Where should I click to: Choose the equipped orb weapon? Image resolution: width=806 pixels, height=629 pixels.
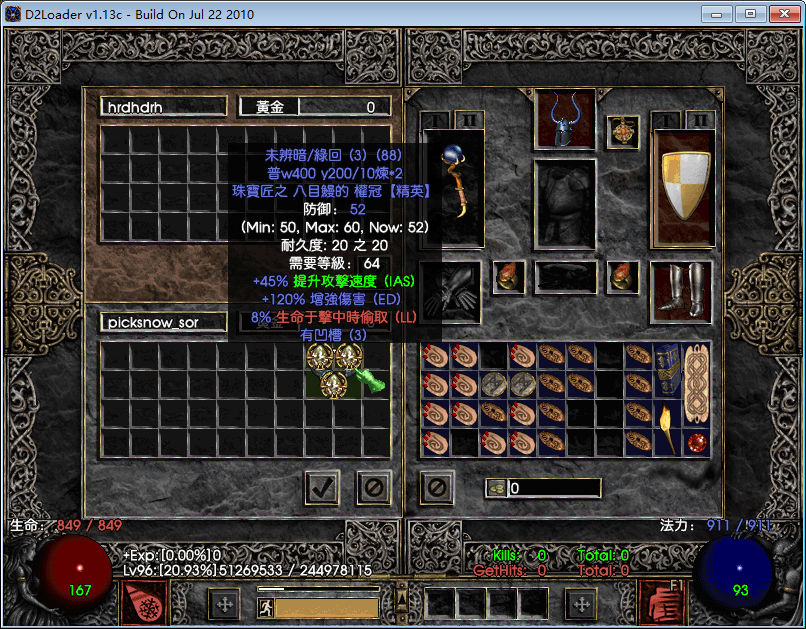453,187
